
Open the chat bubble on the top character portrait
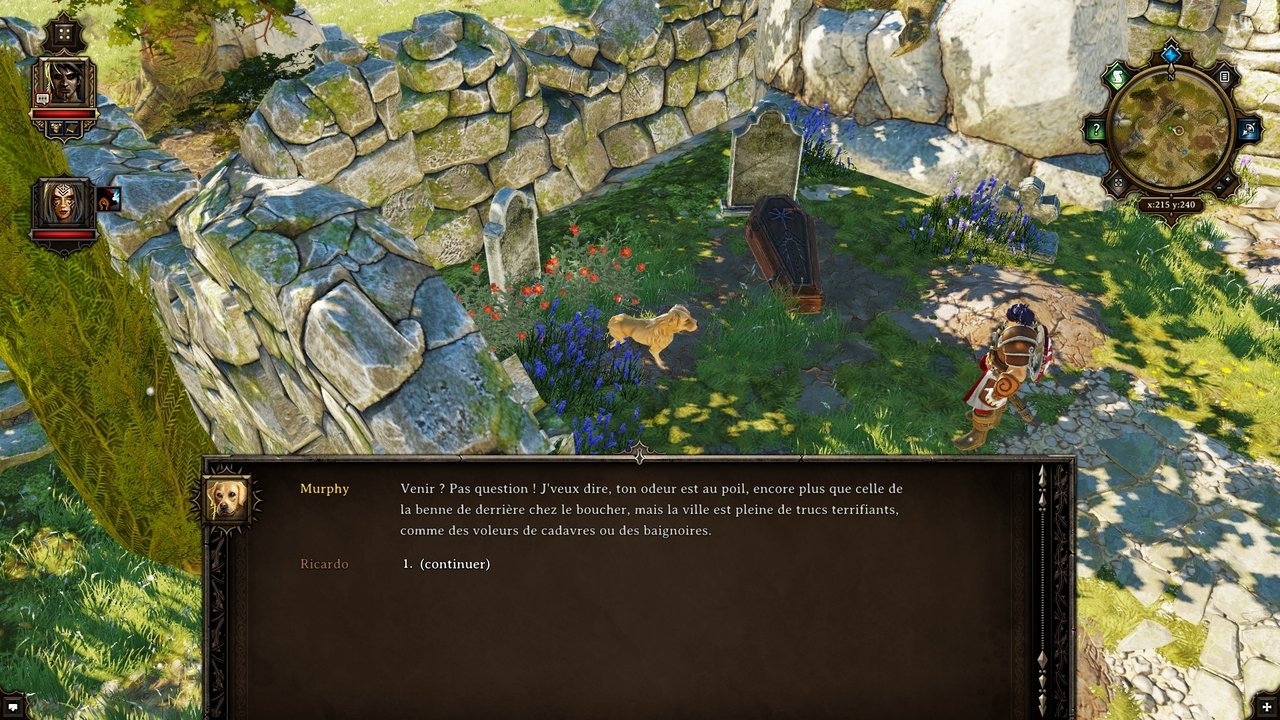[43, 98]
